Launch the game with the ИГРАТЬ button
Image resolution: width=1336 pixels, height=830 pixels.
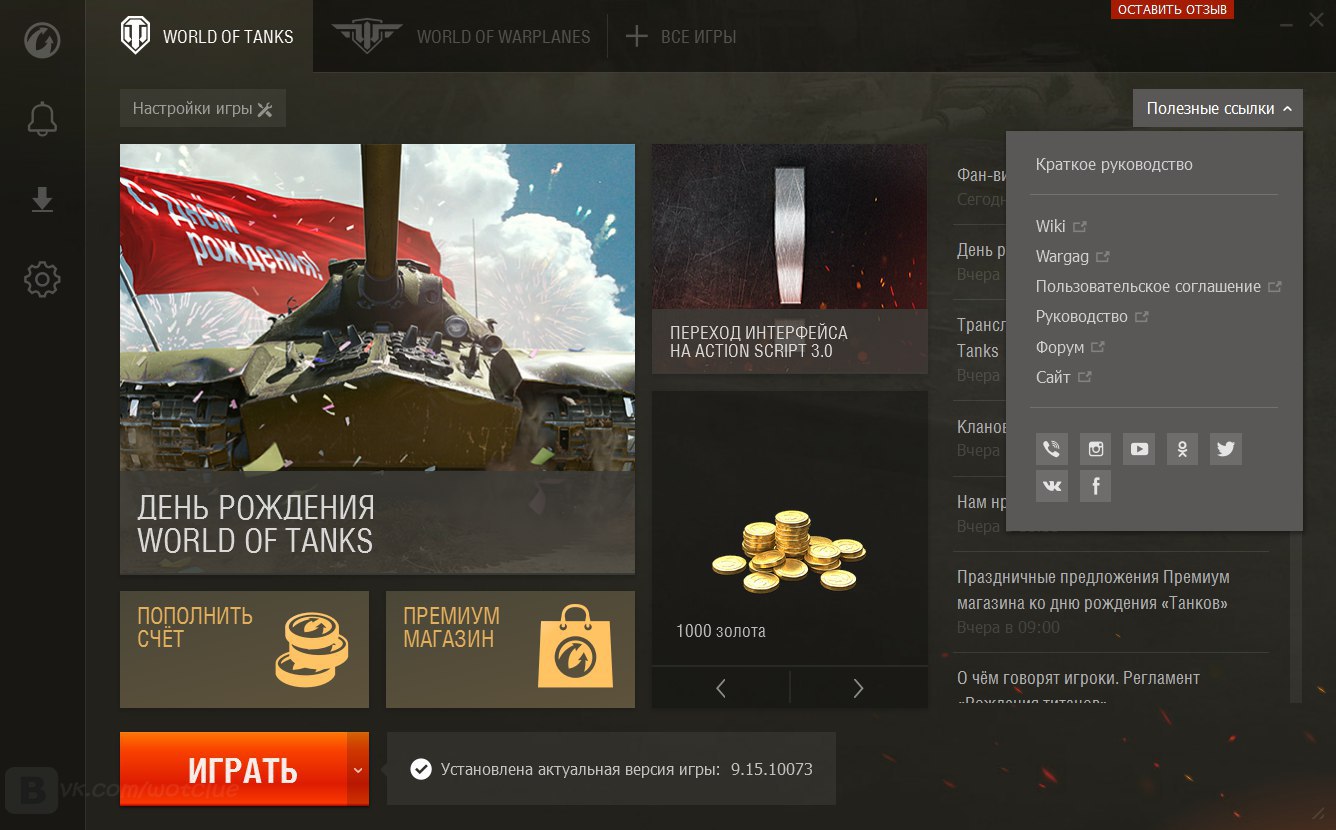click(x=233, y=769)
